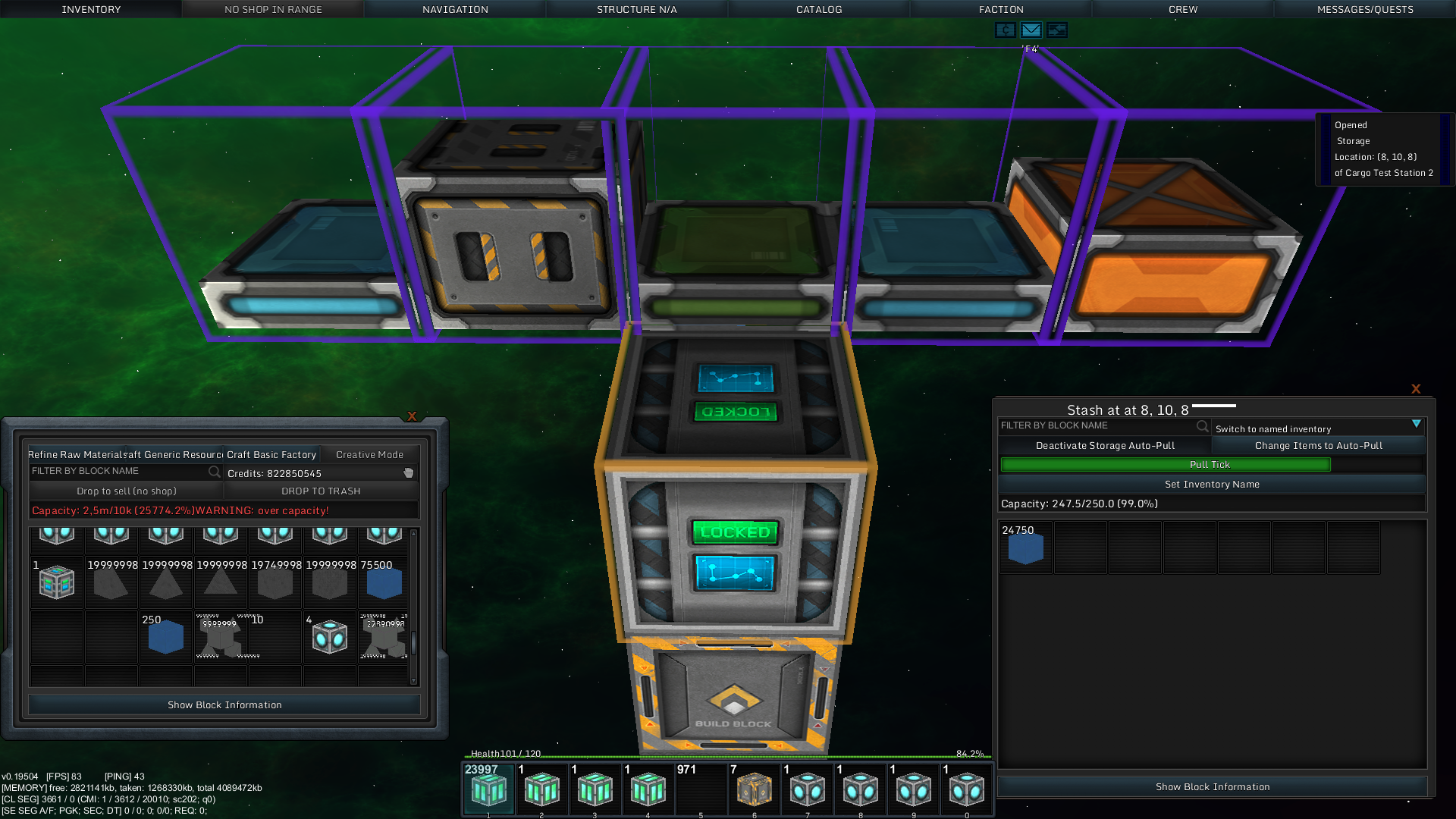Show Block Information in player inventory
The image size is (1456, 819).
pos(224,704)
